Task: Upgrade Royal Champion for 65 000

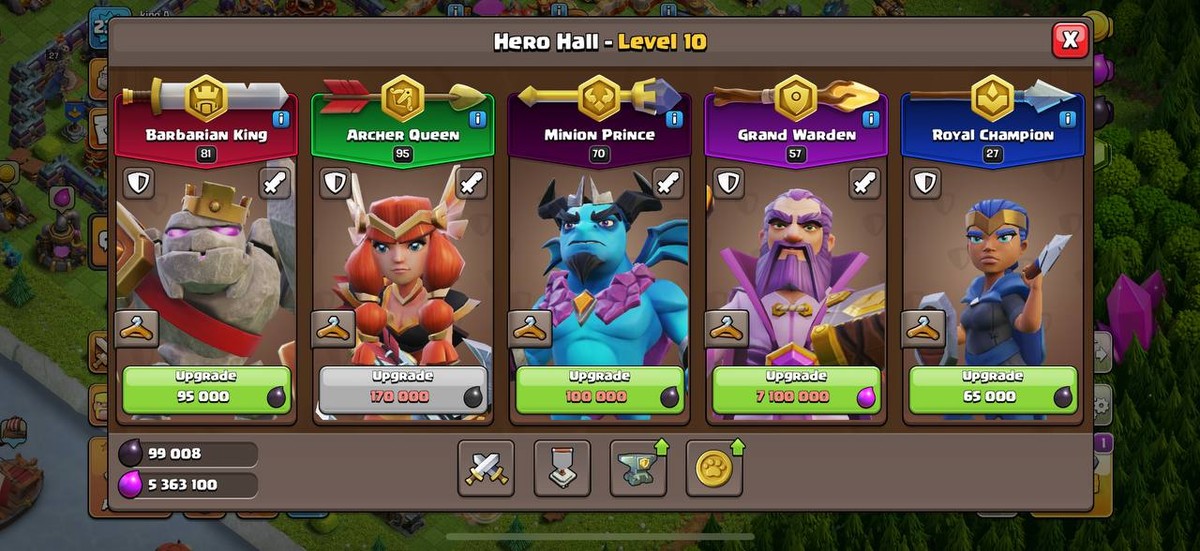Action: [x=993, y=389]
